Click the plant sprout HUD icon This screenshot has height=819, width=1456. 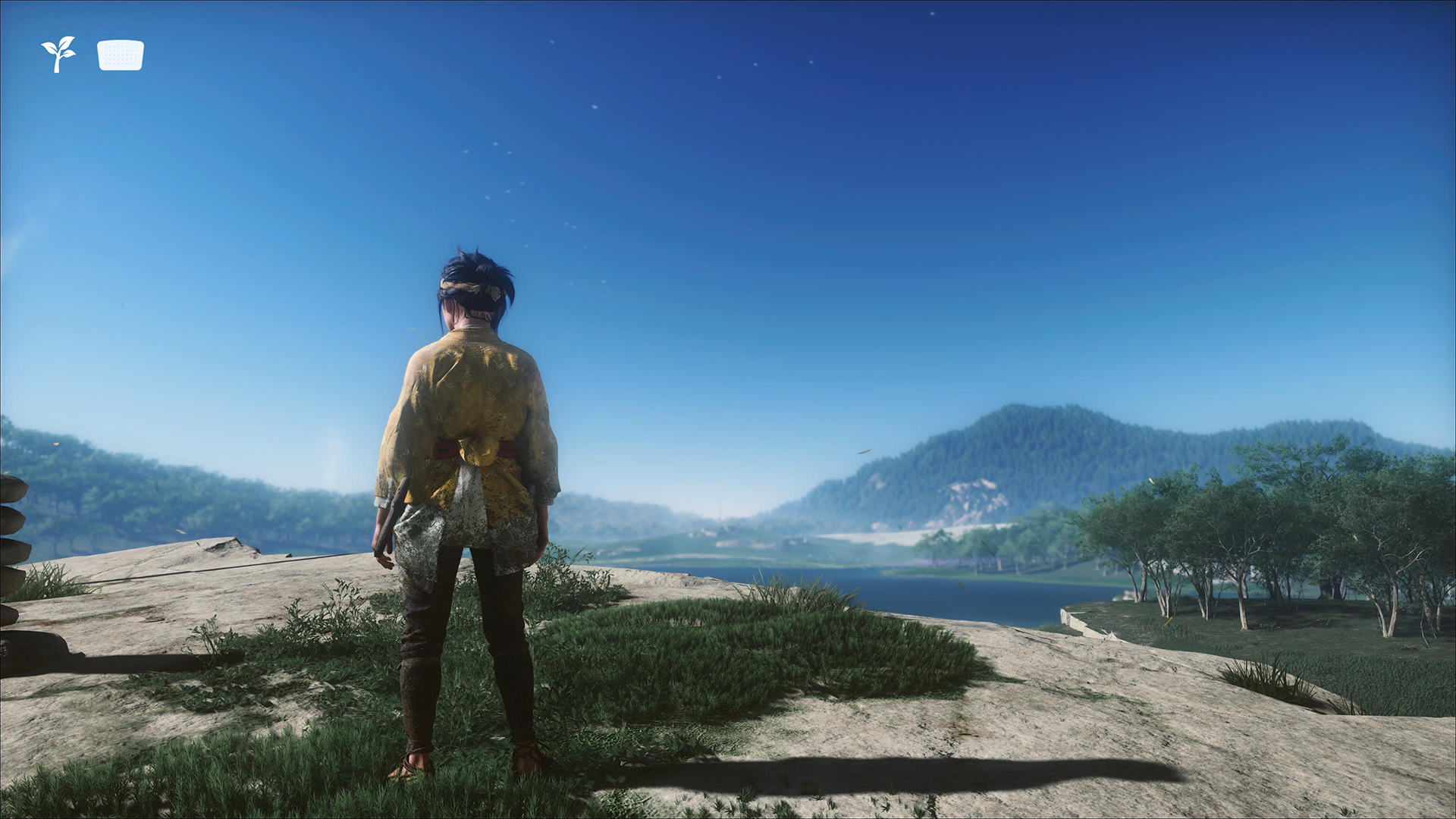pyautogui.click(x=58, y=54)
